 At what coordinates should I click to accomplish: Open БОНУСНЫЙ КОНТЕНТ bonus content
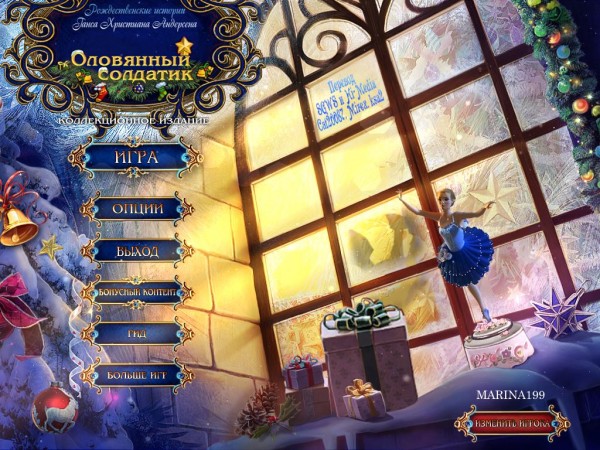[x=137, y=292]
